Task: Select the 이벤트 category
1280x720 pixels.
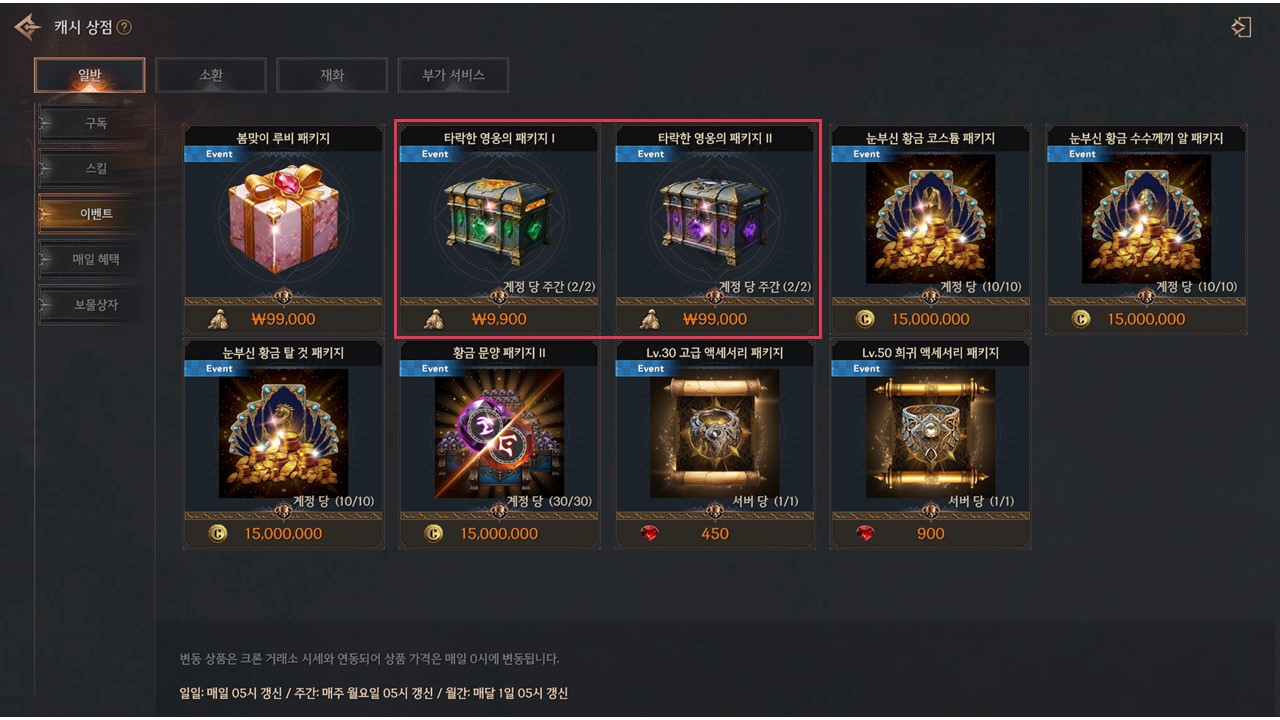Action: pyautogui.click(x=95, y=214)
